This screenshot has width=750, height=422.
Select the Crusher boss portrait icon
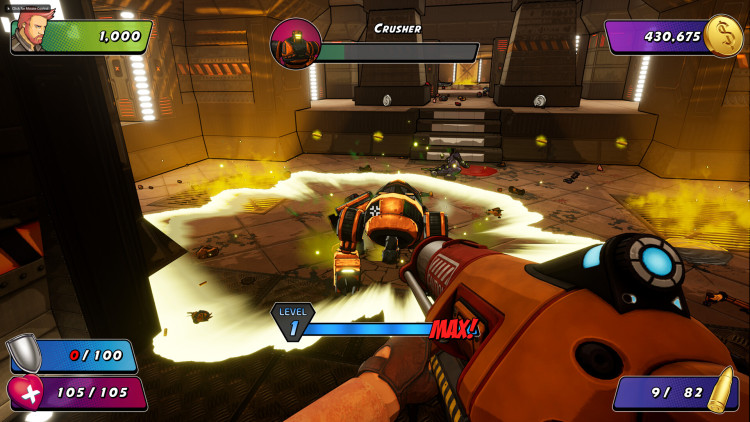[x=295, y=44]
